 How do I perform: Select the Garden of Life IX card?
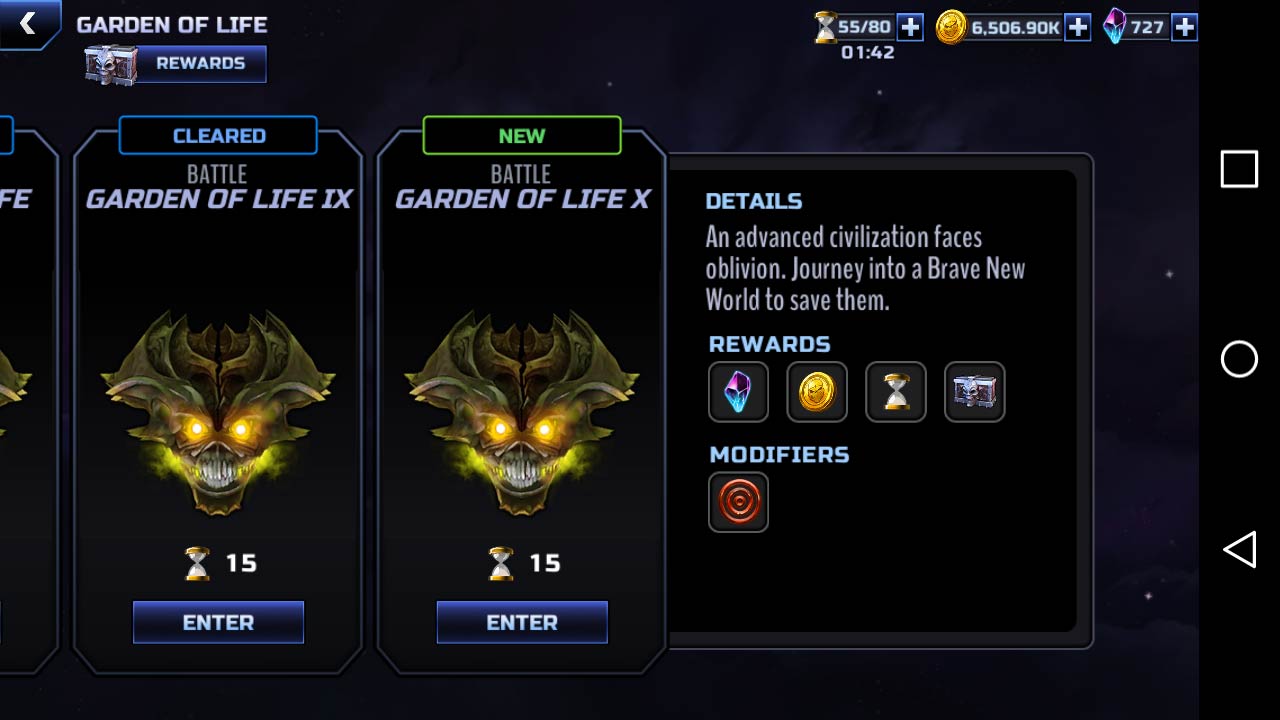coord(218,400)
